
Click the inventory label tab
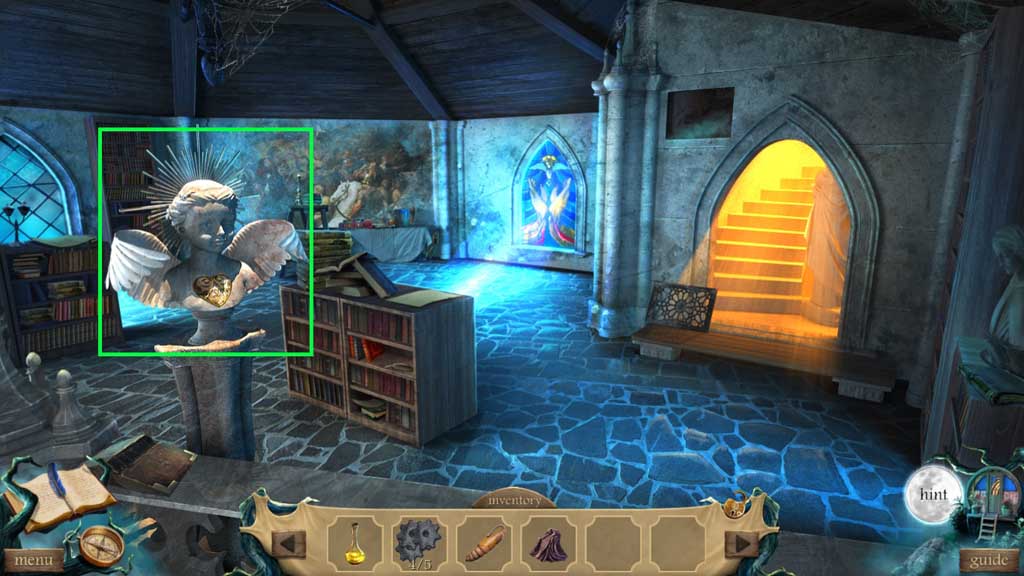tap(513, 499)
